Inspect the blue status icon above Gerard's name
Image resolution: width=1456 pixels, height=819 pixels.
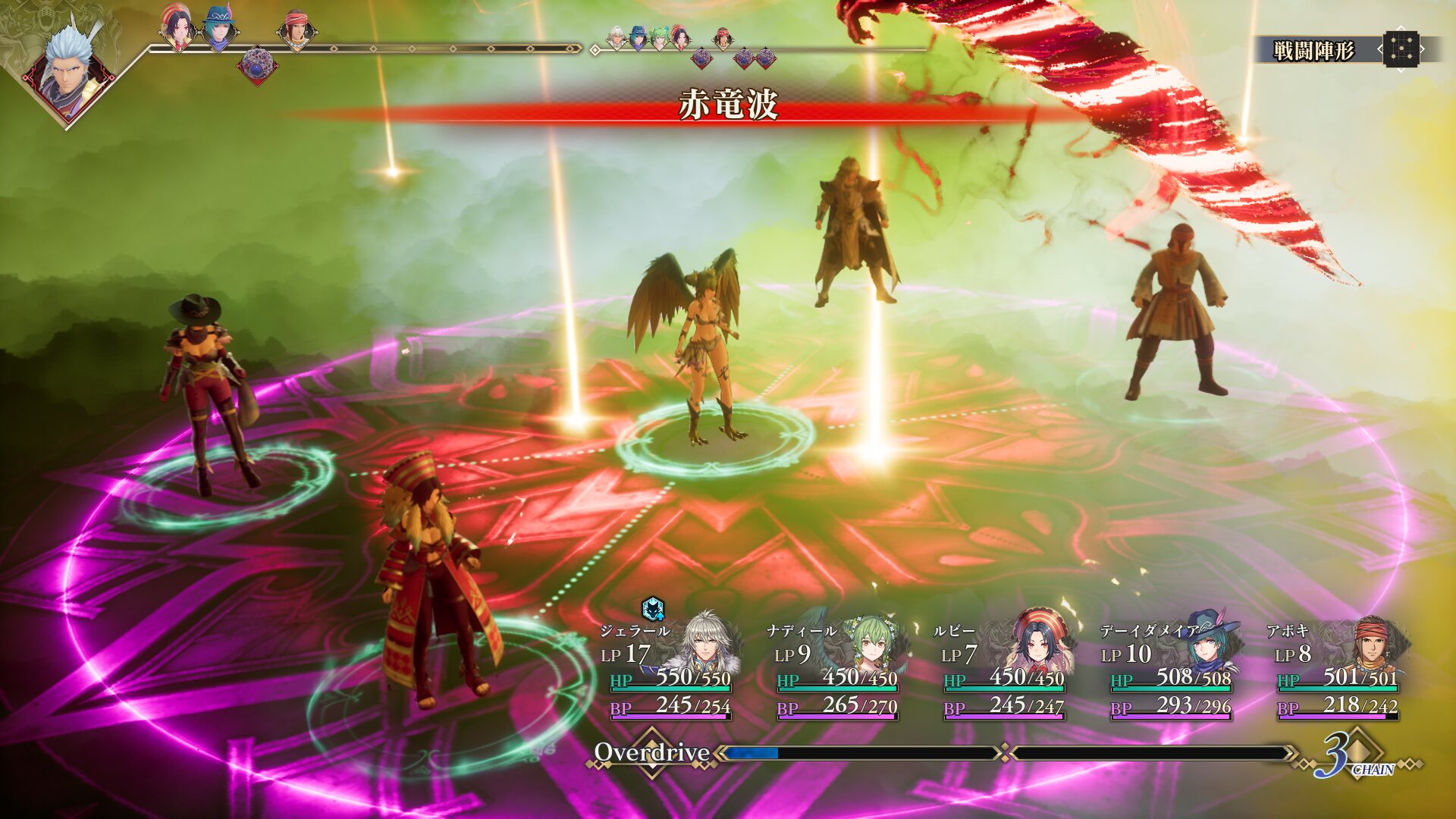pyautogui.click(x=653, y=608)
